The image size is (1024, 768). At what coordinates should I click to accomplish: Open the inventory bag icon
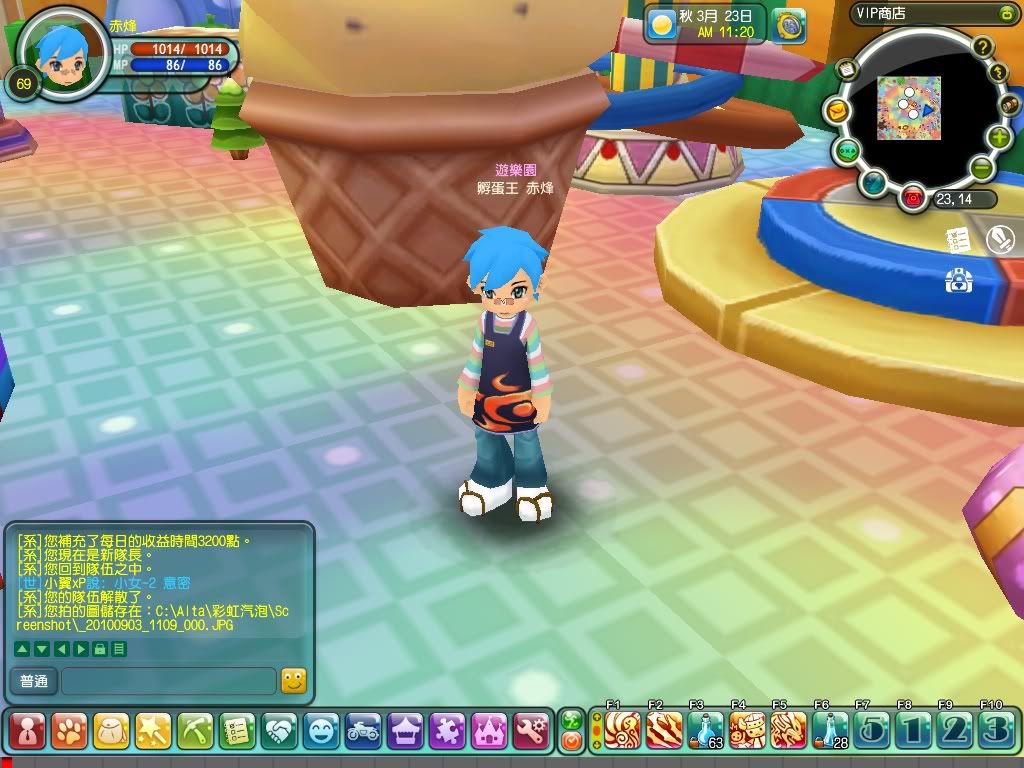pyautogui.click(x=111, y=732)
